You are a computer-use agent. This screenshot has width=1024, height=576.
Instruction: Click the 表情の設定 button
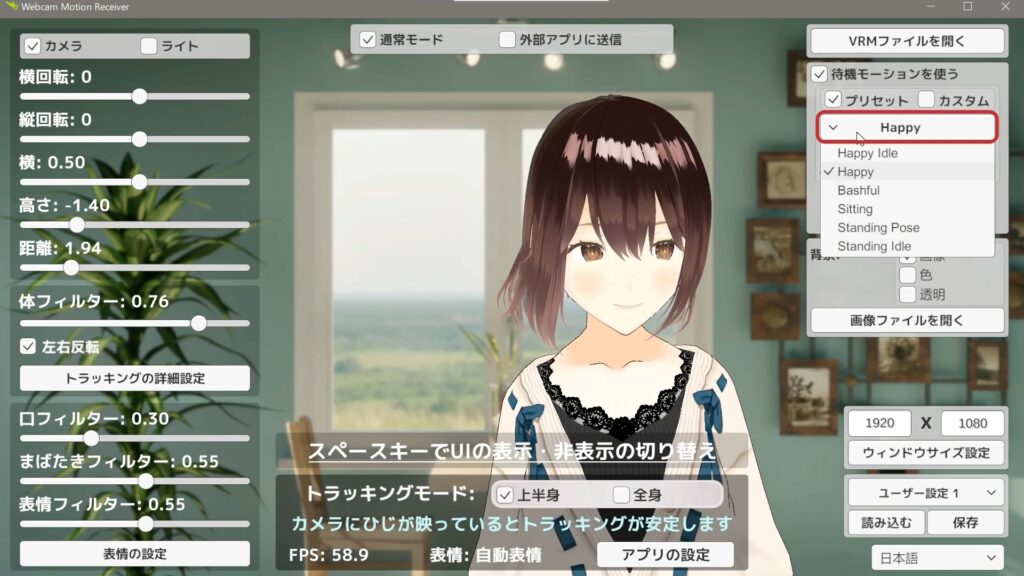(x=135, y=553)
